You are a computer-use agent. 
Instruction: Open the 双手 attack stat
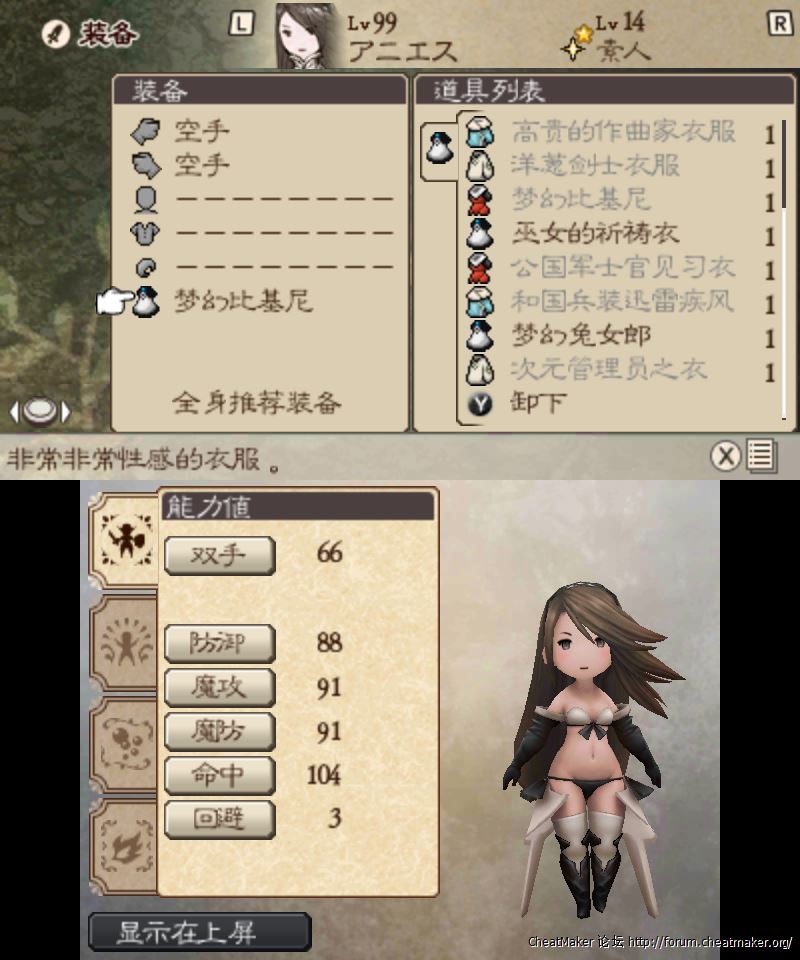pyautogui.click(x=219, y=556)
